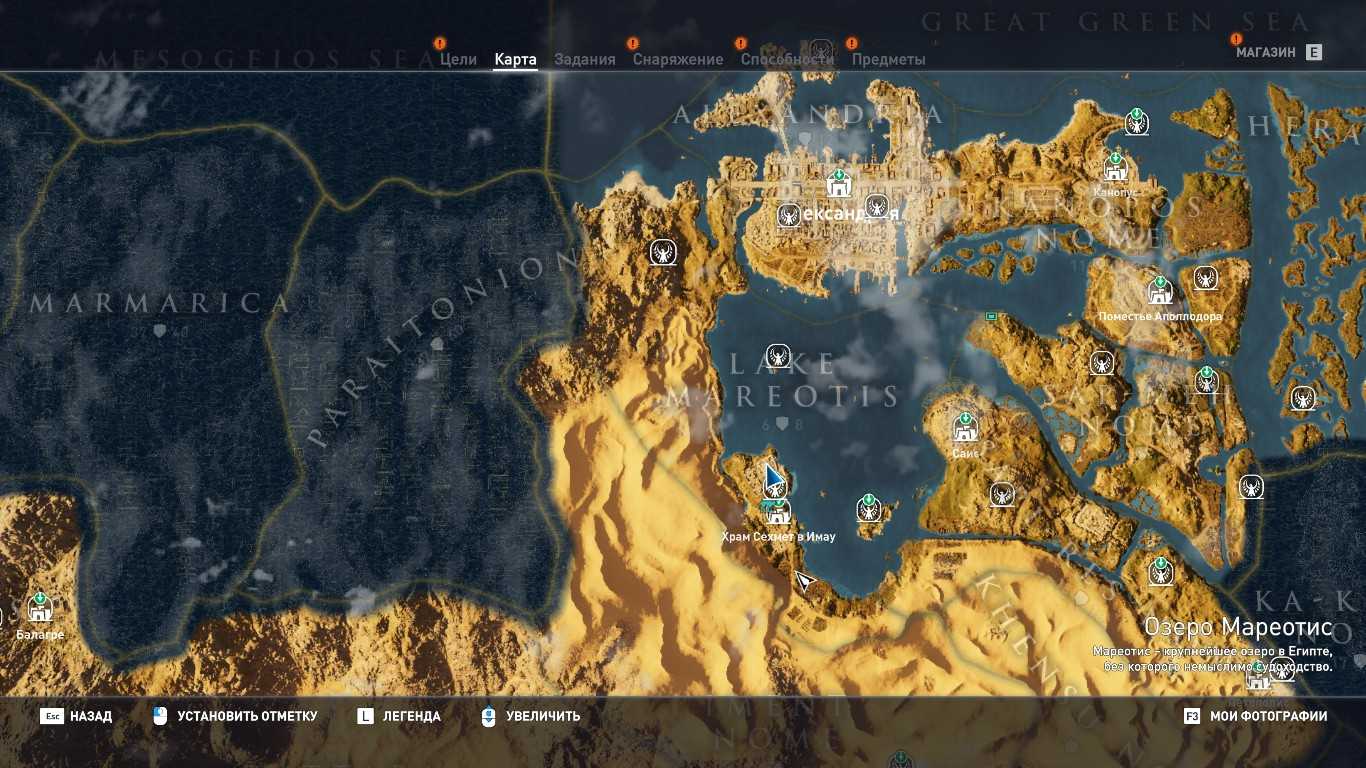Image resolution: width=1366 pixels, height=768 pixels.
Task: Select the Канопус fast travel marker
Action: [x=1116, y=167]
